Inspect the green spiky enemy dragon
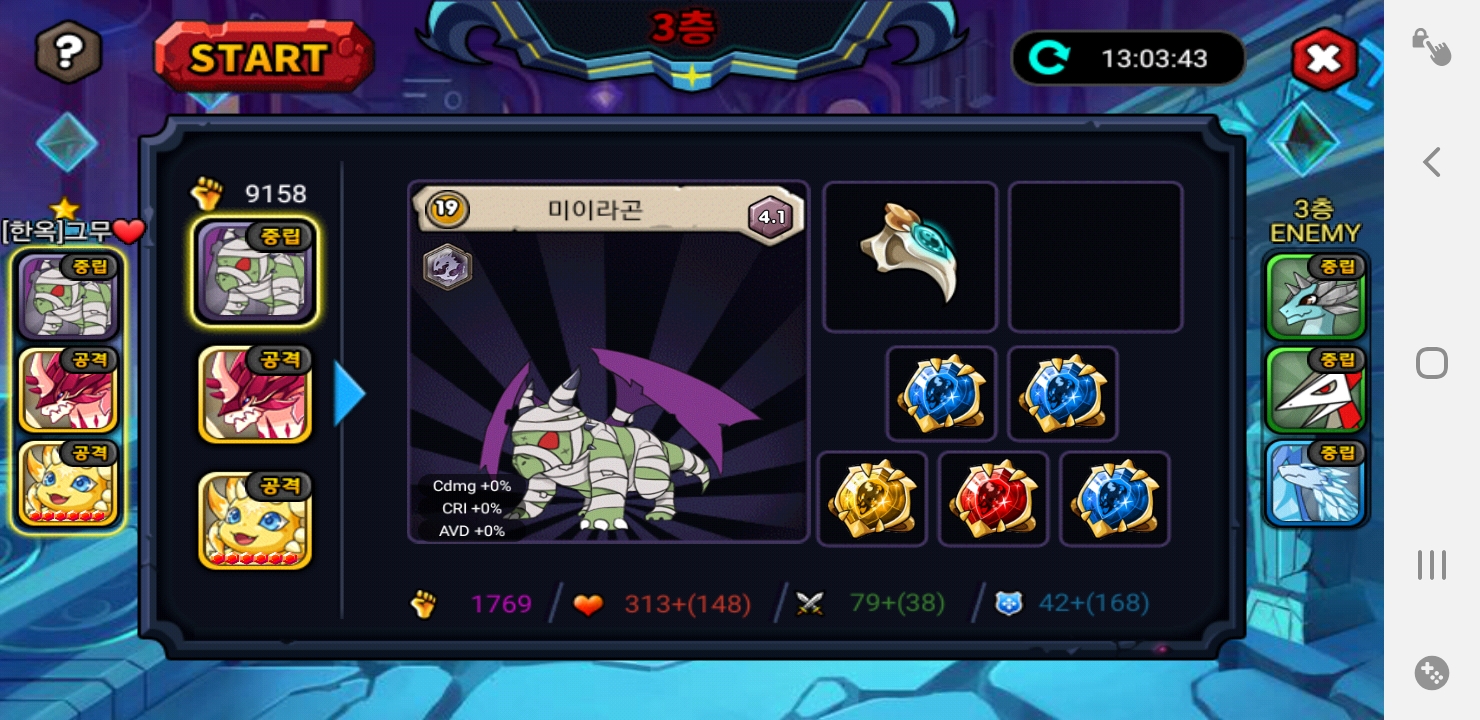The image size is (1480, 720). pos(1317,295)
